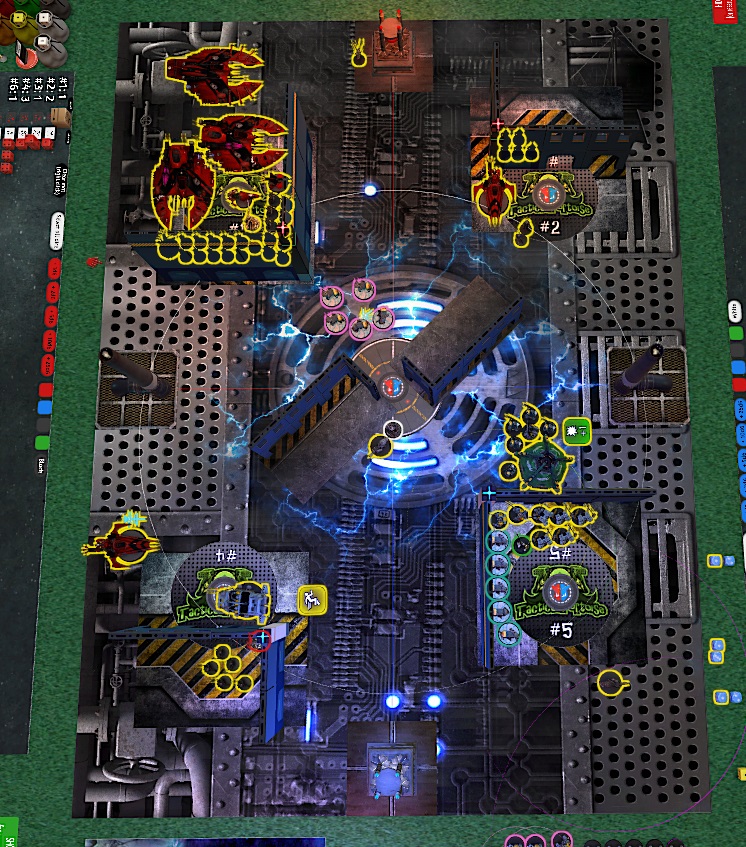This screenshot has height=847, width=746.
Task: Select the green color square directly below the white pill
Action: point(735,333)
